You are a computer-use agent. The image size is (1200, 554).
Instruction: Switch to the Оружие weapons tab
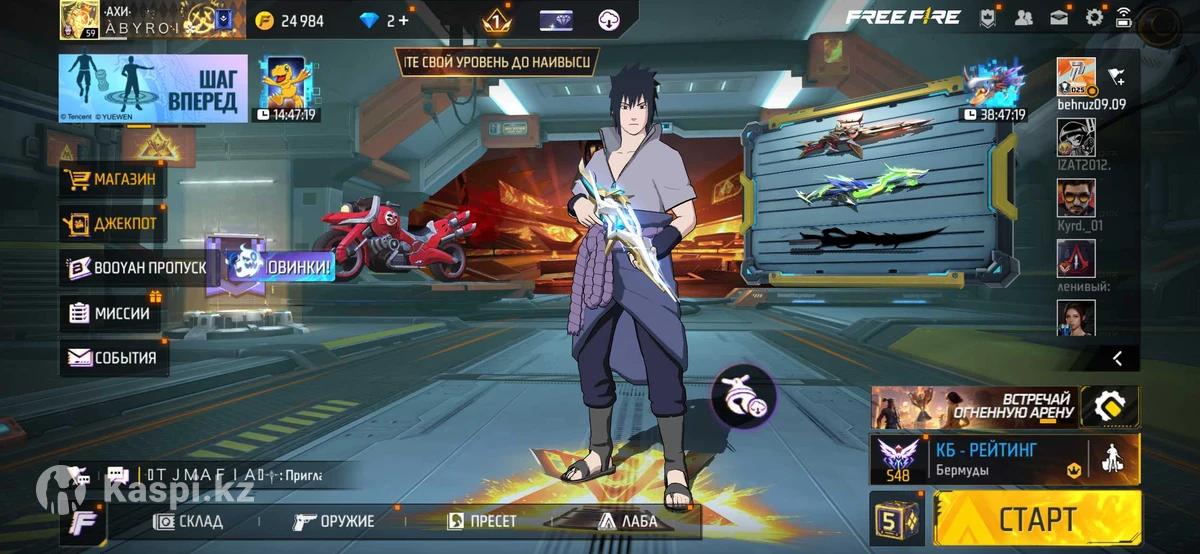[x=334, y=521]
